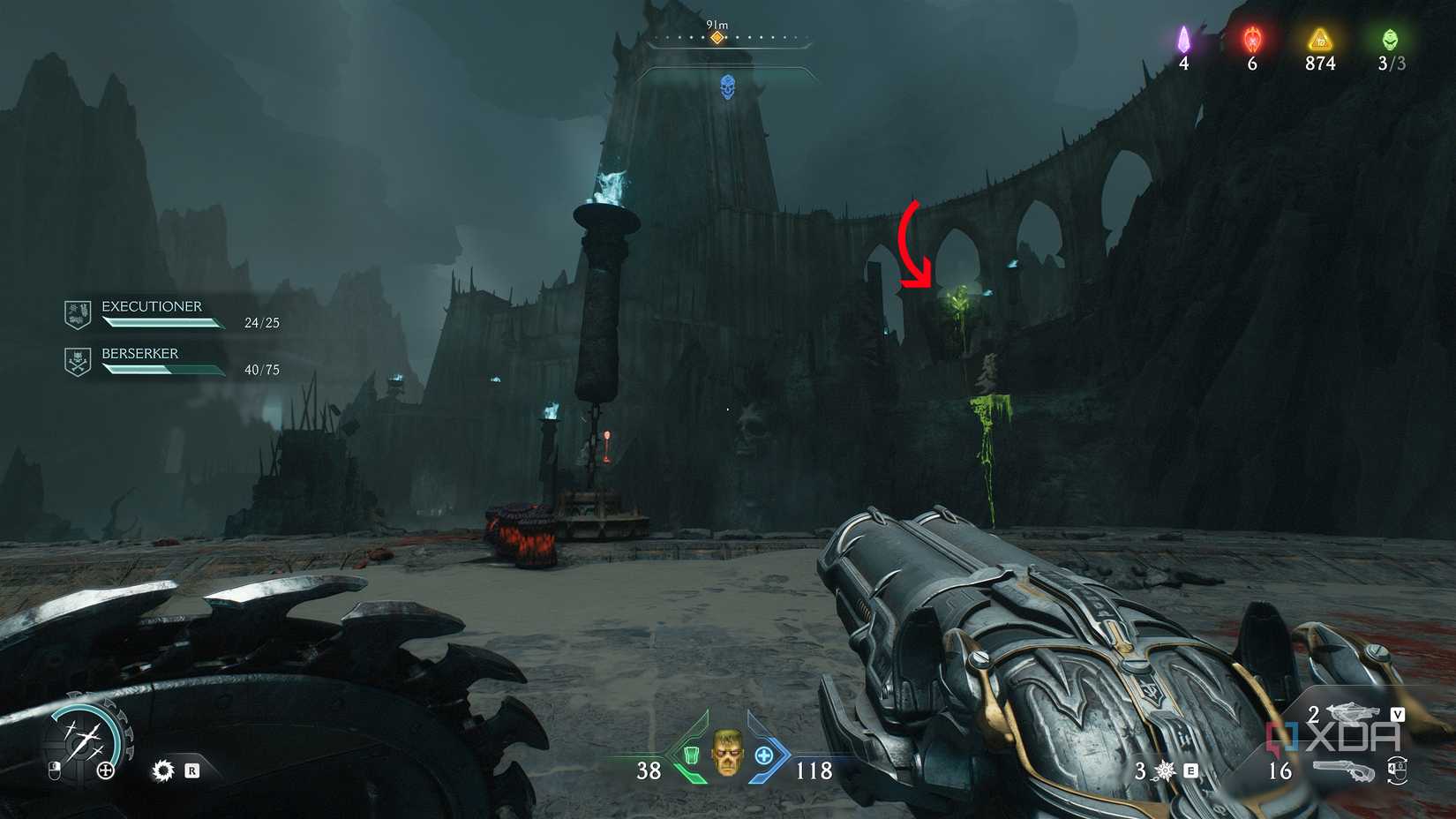Click the red demonic essence counter icon
The height and width of the screenshot is (819, 1456).
tap(1252, 39)
